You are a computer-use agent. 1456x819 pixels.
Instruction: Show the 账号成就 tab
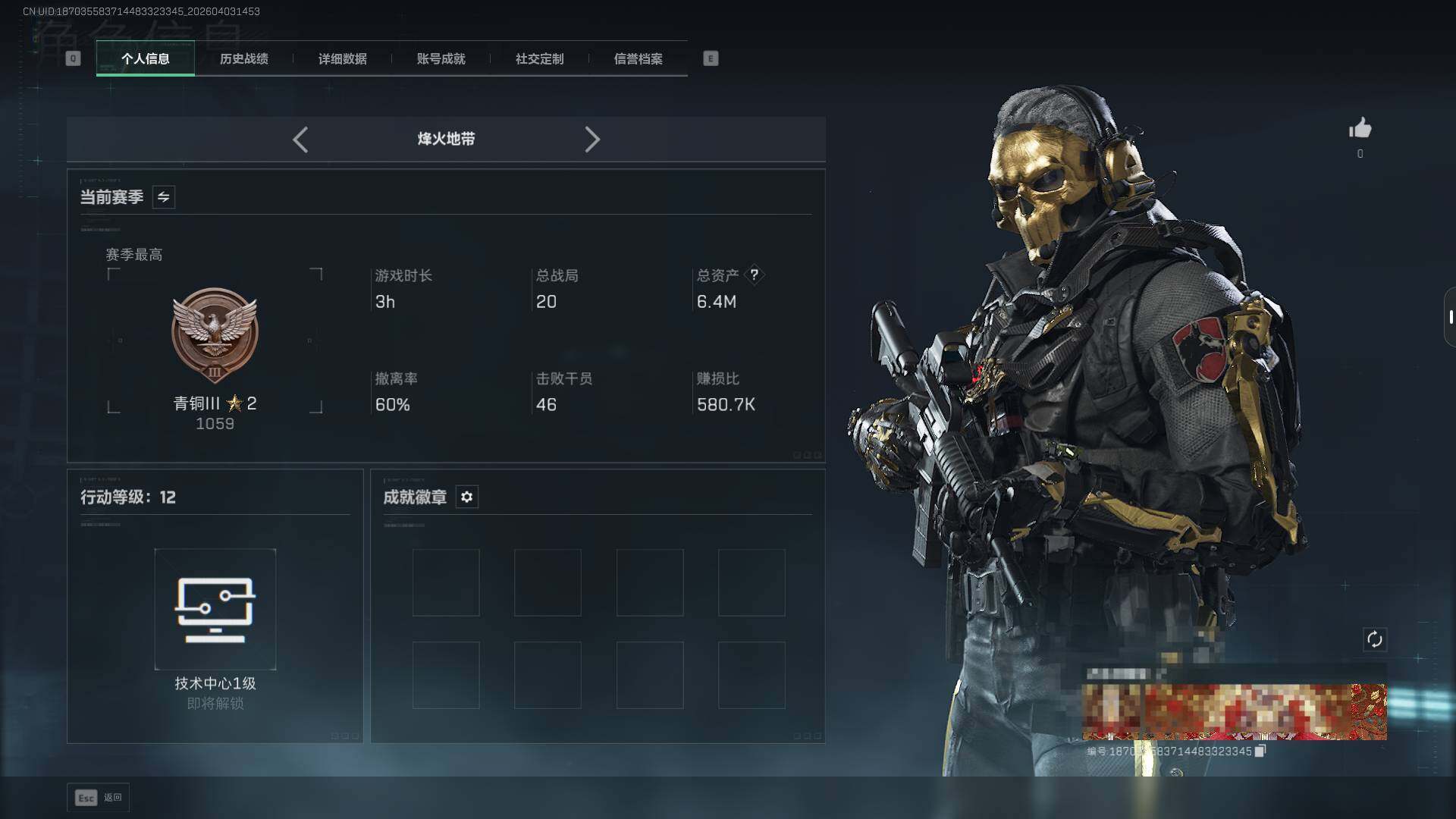coord(441,59)
